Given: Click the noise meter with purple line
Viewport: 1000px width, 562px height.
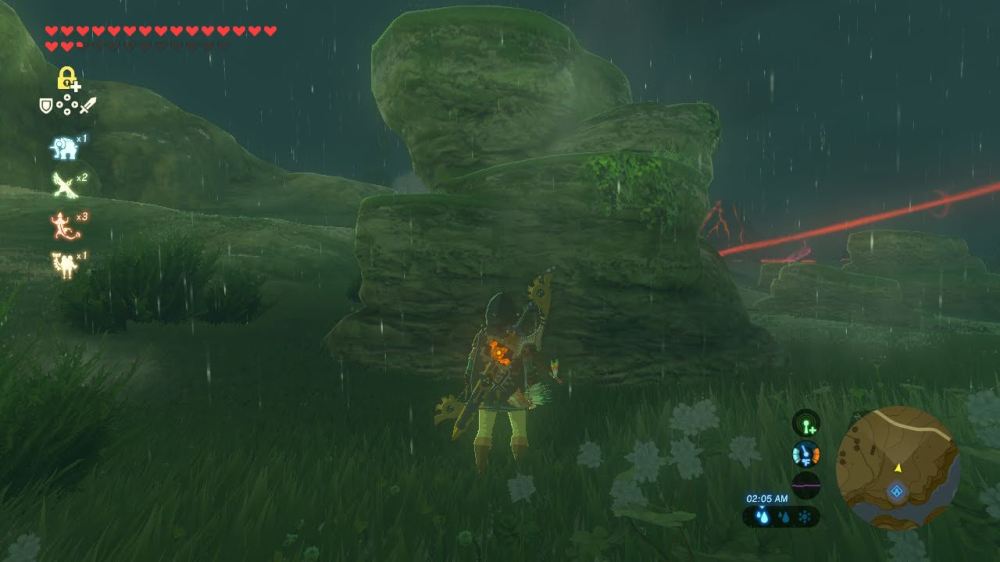Looking at the screenshot, I should (806, 484).
